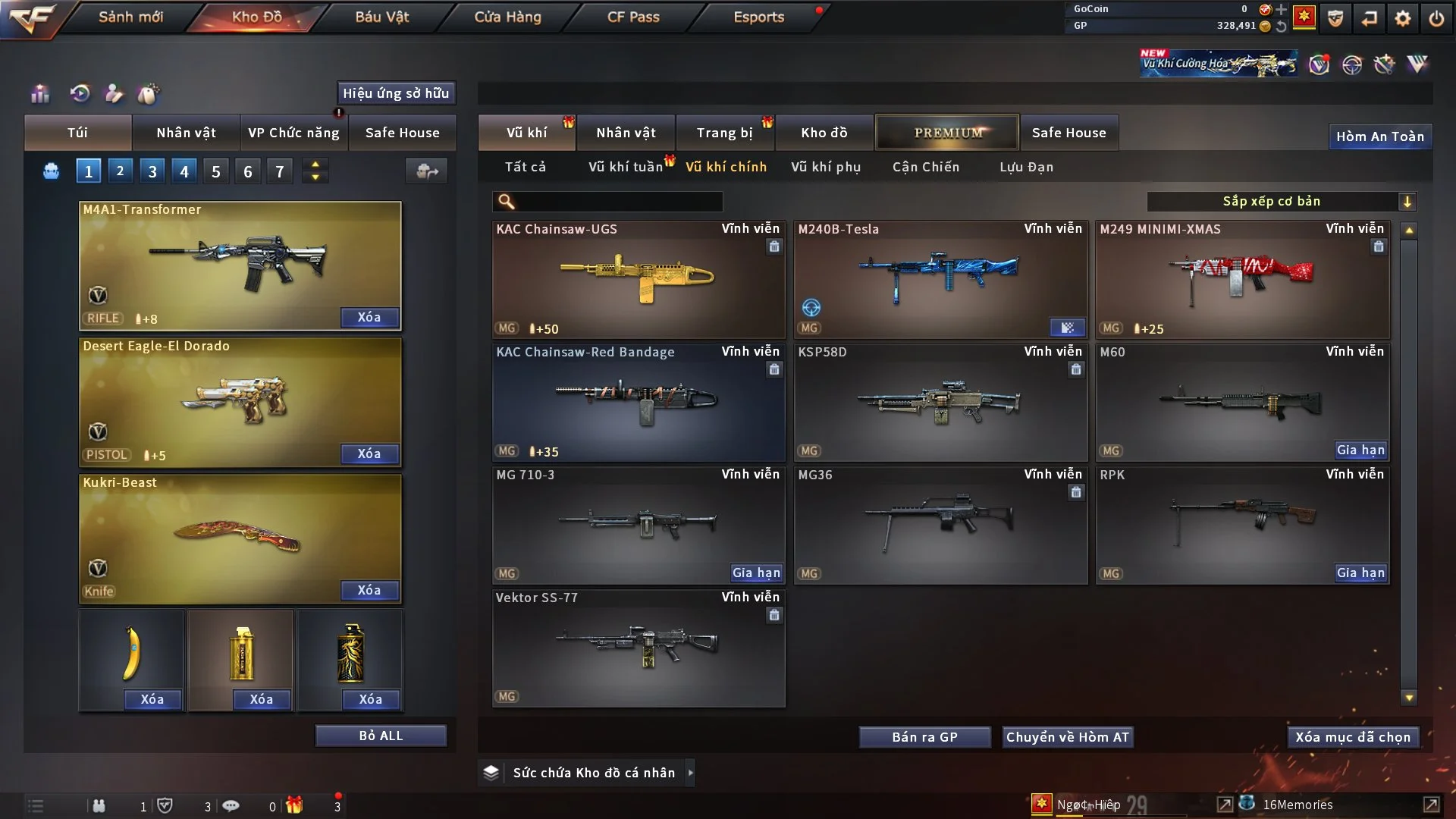Select the Vũ khí phụ filter
The height and width of the screenshot is (819, 1456).
click(825, 167)
